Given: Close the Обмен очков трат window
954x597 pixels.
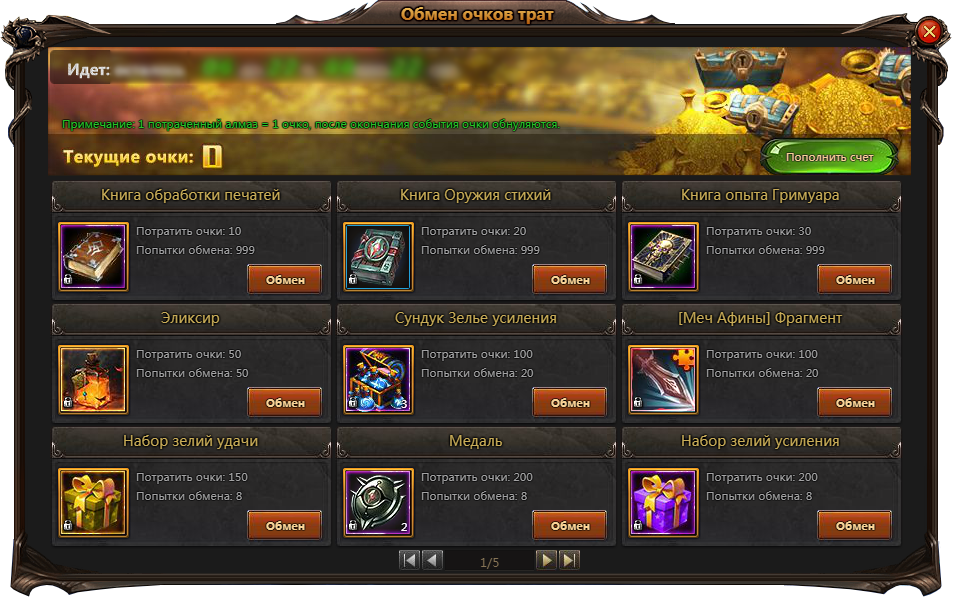Looking at the screenshot, I should point(929,32).
